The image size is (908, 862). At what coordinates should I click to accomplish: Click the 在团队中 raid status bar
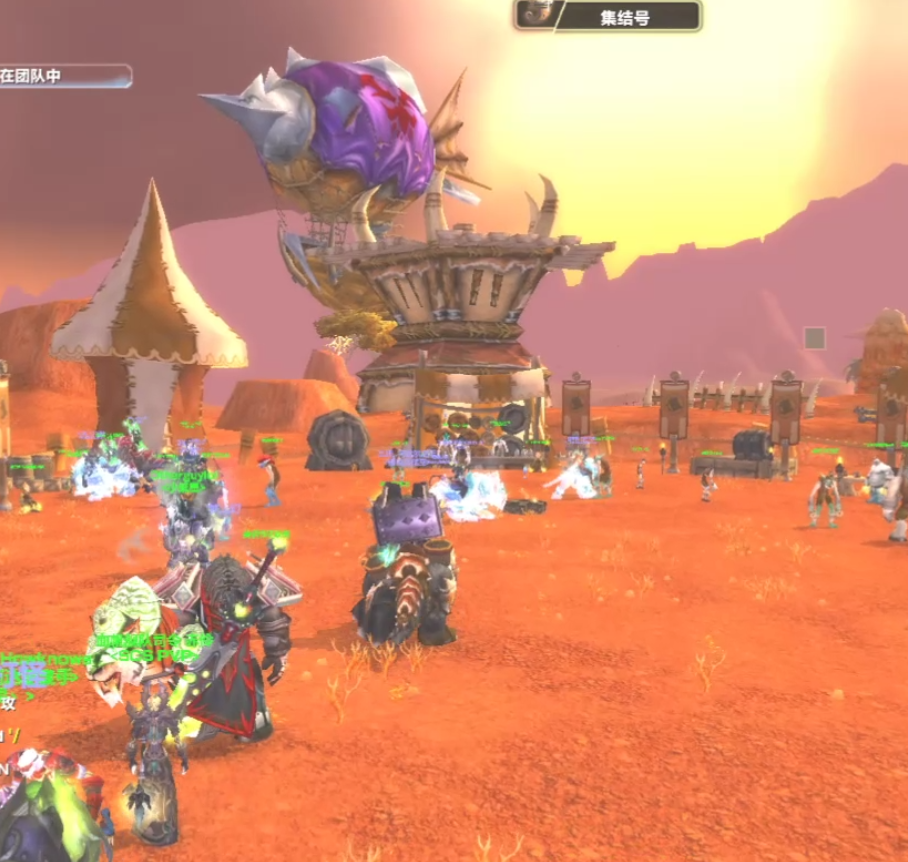(x=64, y=76)
